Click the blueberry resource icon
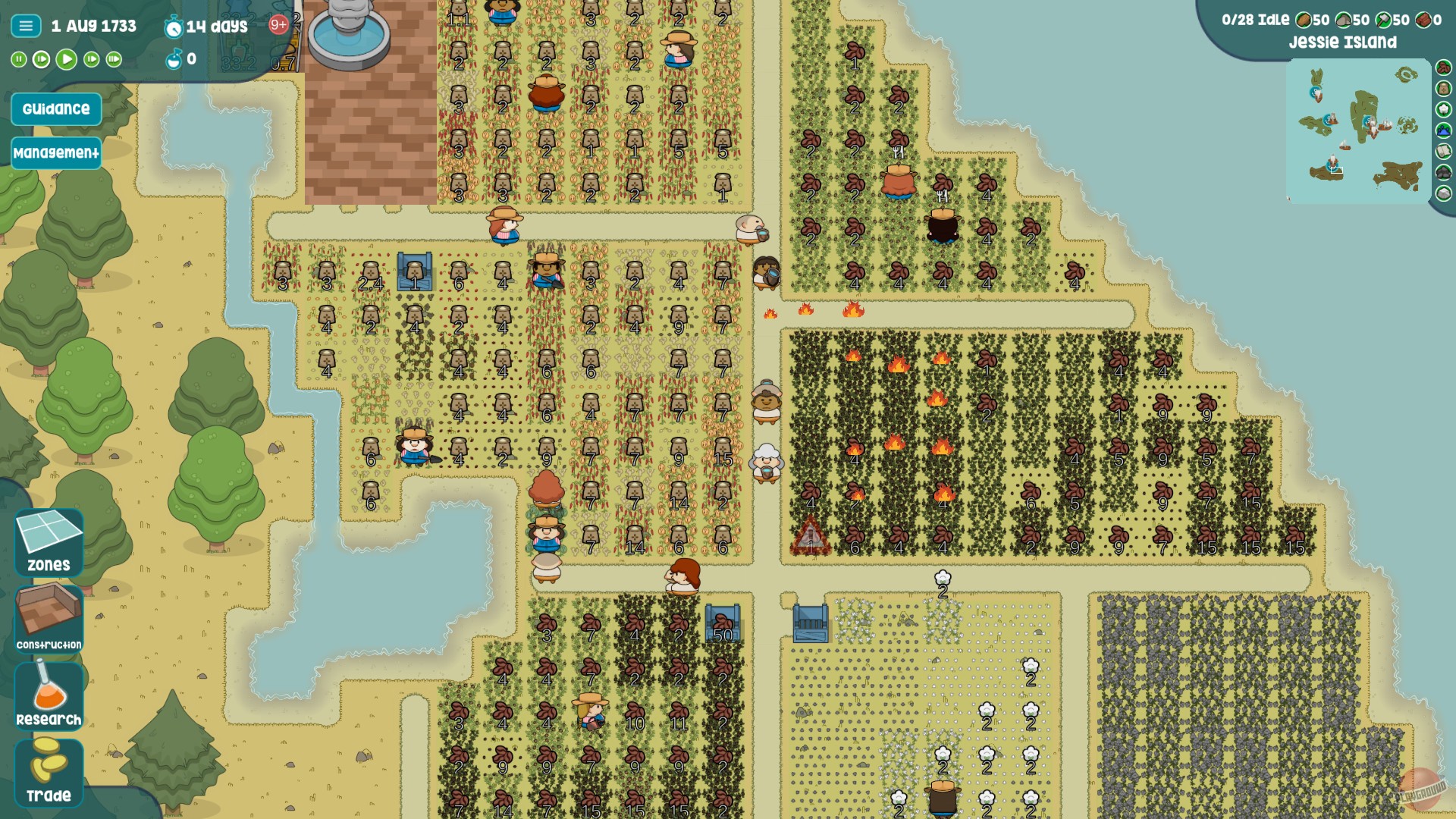Screen dimensions: 1456x819 coord(1442,130)
